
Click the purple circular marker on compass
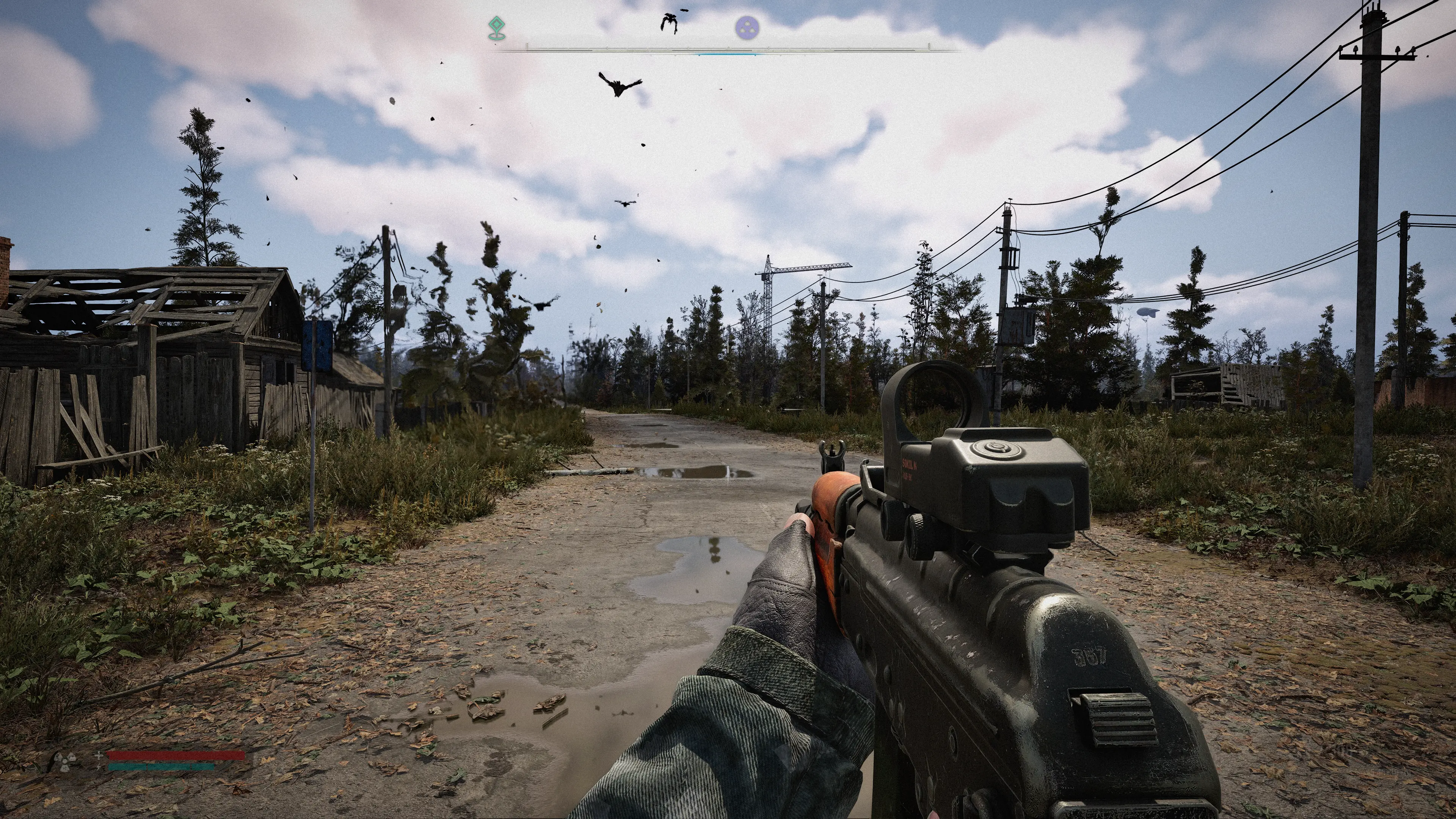pyautogui.click(x=747, y=27)
